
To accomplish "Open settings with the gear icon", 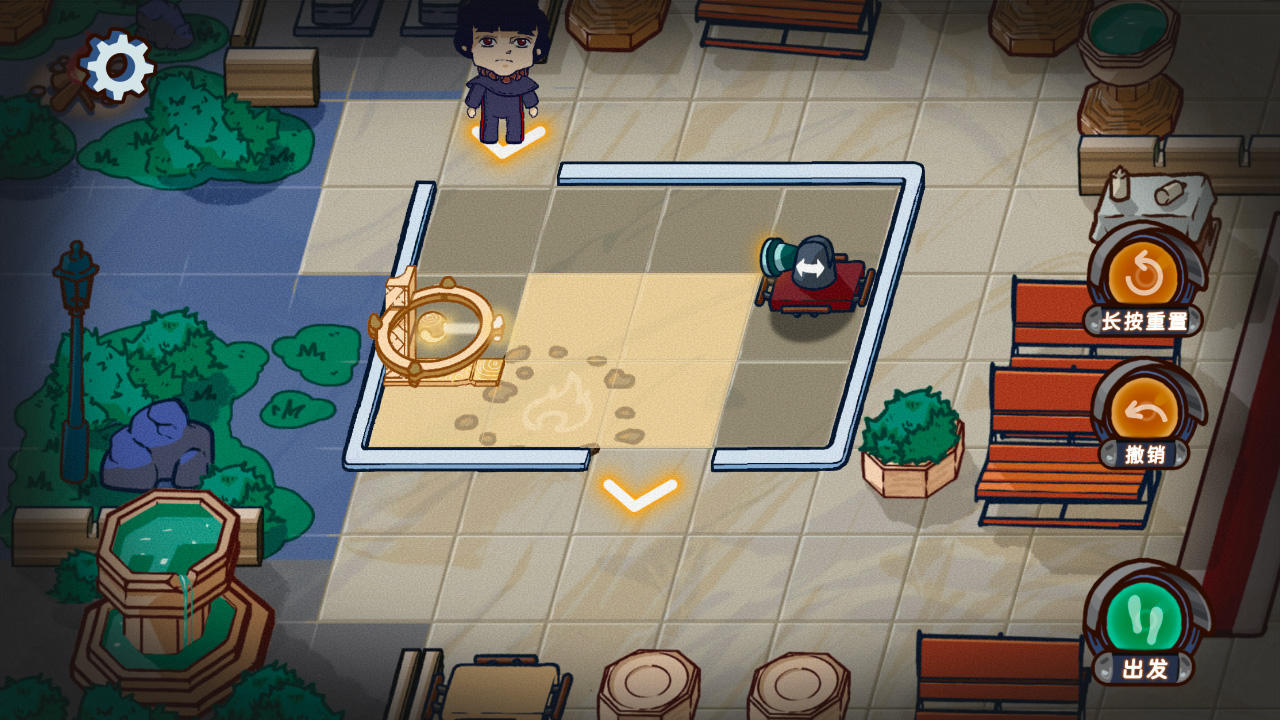I will [x=118, y=66].
